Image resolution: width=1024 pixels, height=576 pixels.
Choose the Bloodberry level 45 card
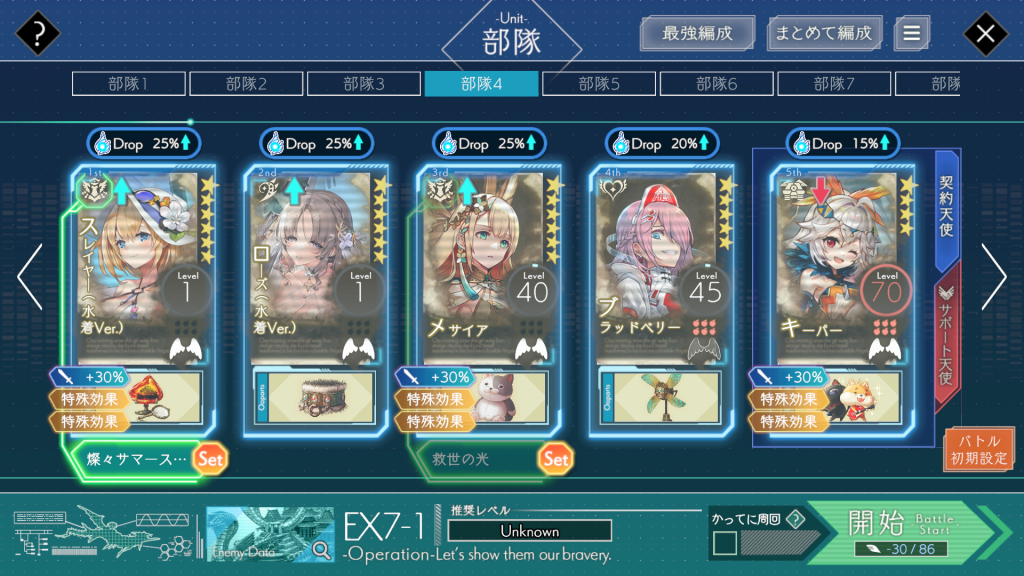tap(660, 265)
